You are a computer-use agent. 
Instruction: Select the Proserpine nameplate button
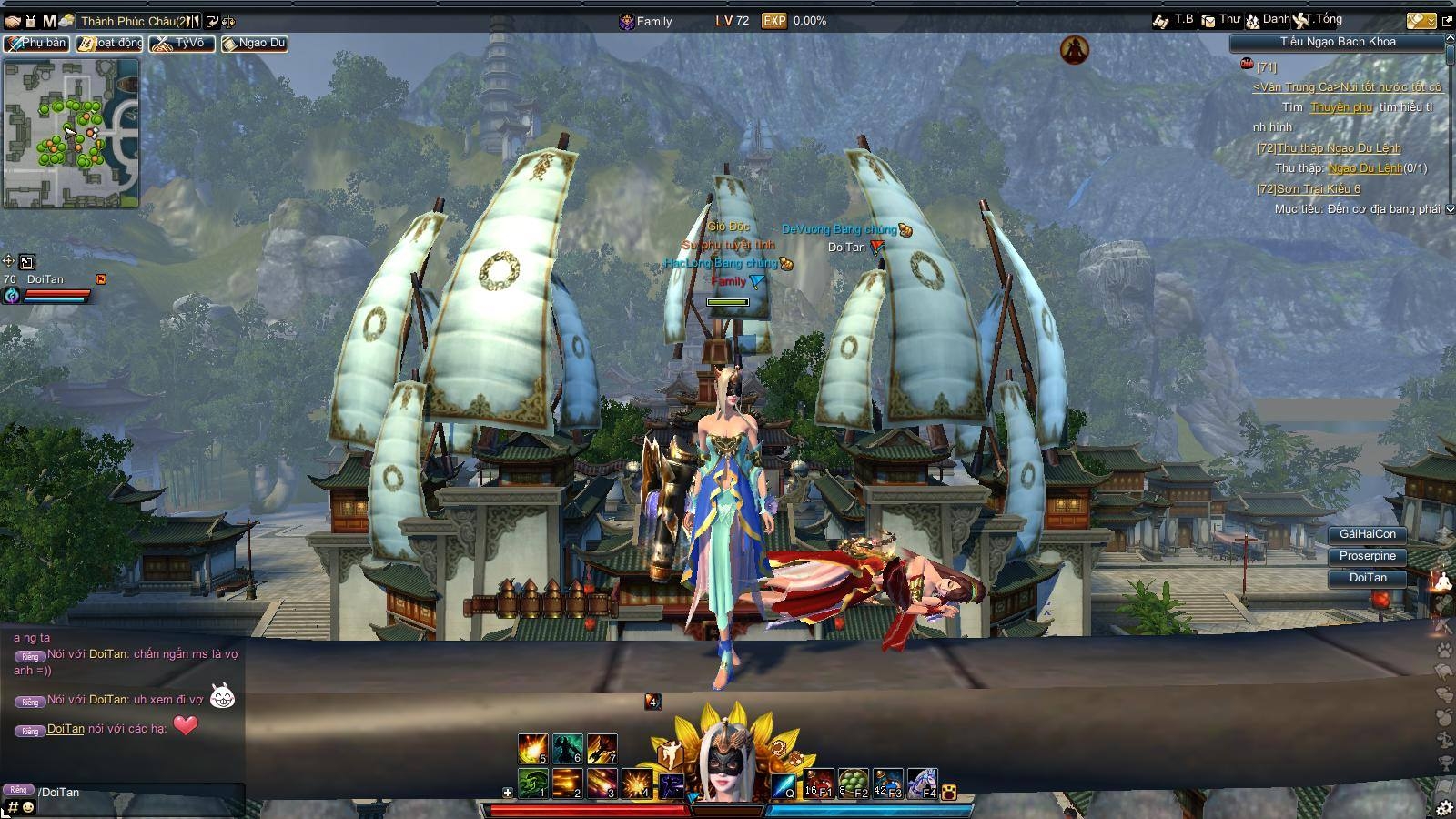[1367, 556]
